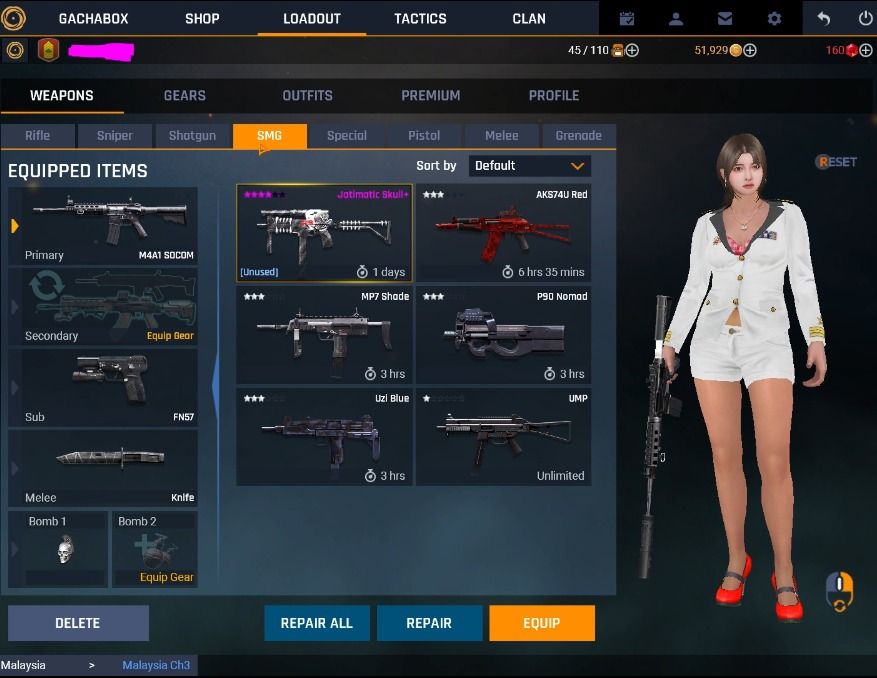Hit the REPAIR ALL button
This screenshot has height=678, width=877.
316,623
